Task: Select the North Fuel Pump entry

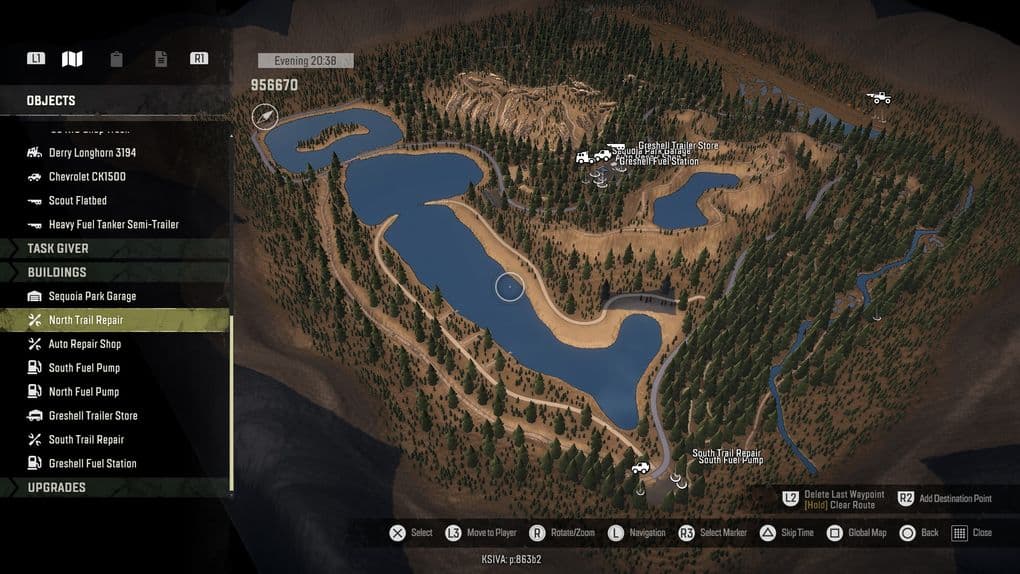Action: (84, 392)
